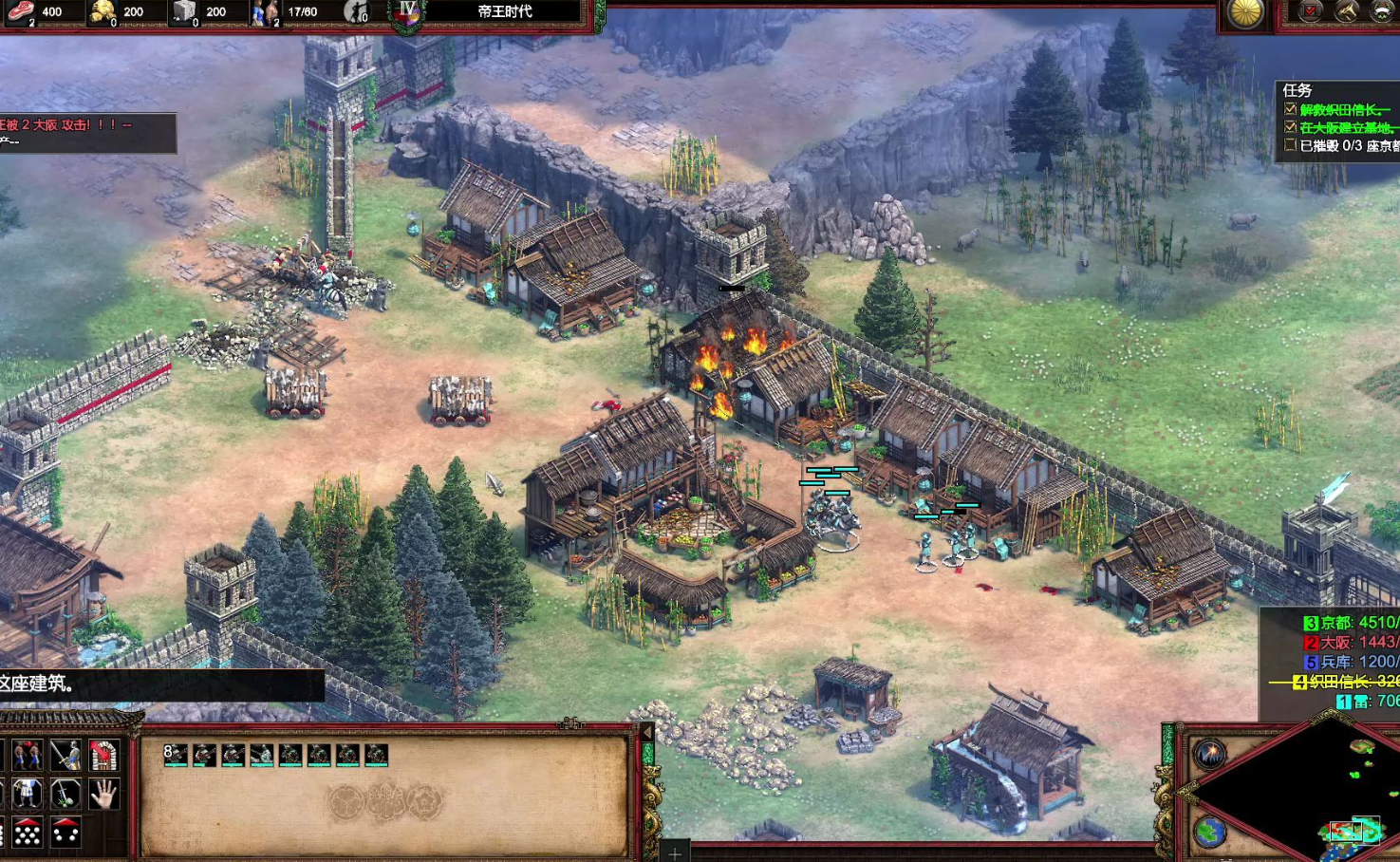Screen dimensions: 1400x862
Task: Select the first unit portrait labeled 8
Action: click(x=176, y=755)
